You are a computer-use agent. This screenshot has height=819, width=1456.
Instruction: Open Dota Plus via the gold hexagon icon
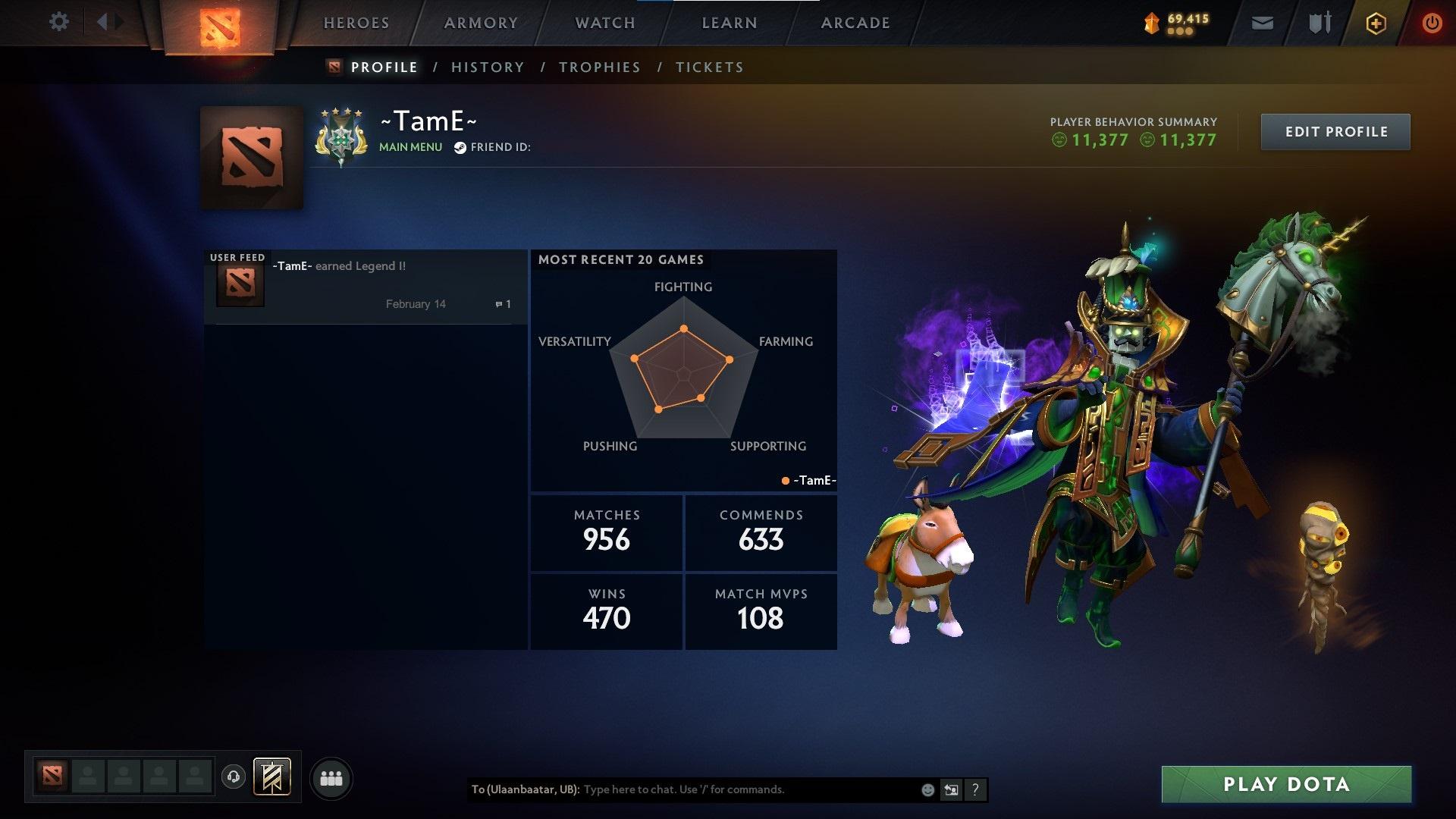1375,23
